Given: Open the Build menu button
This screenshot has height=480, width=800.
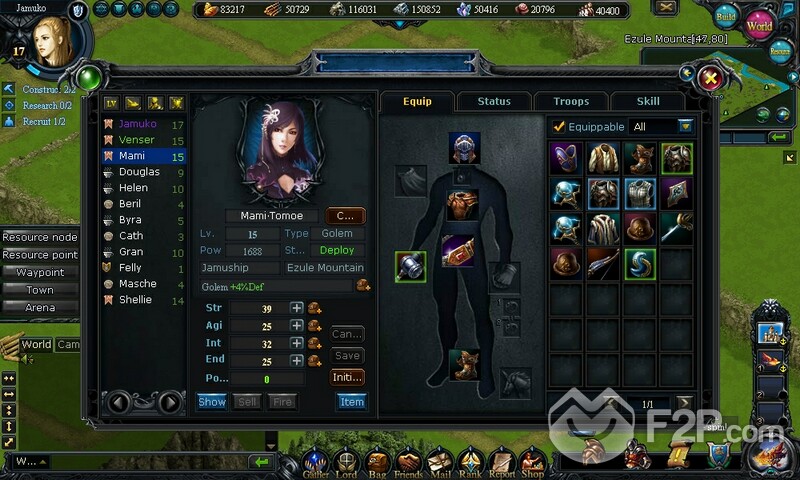Looking at the screenshot, I should 727,17.
